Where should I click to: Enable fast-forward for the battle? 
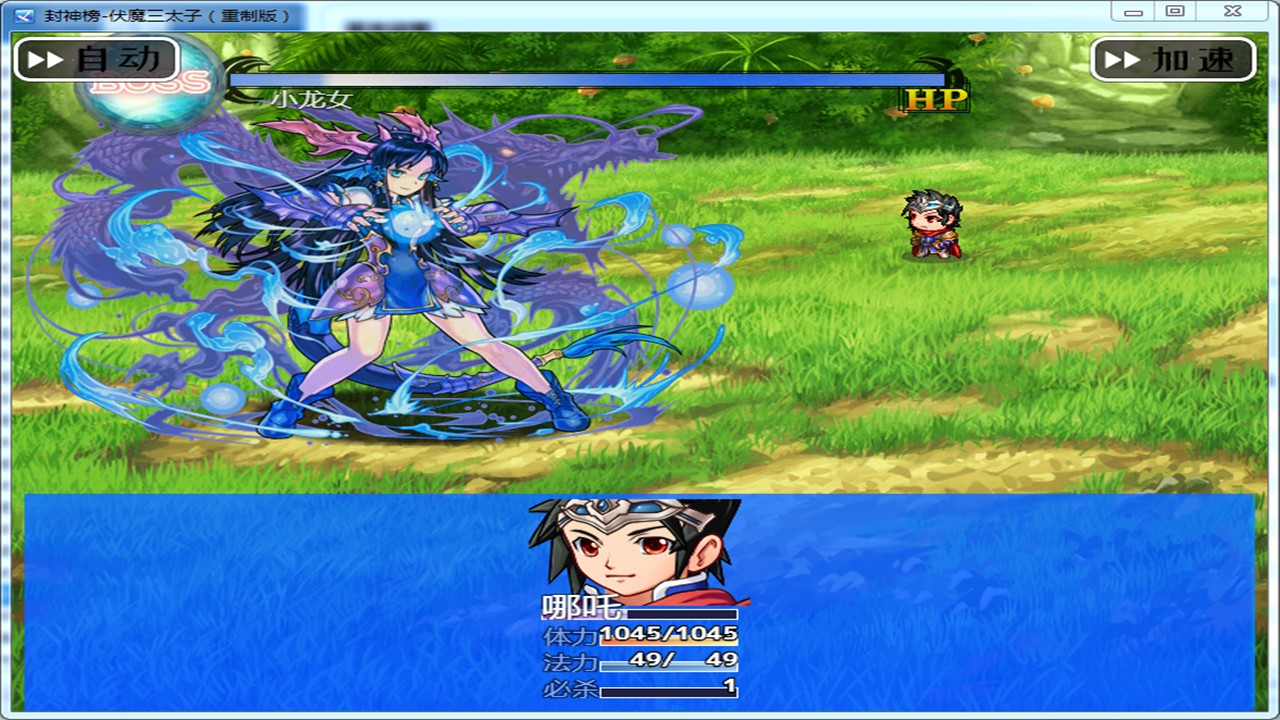1174,59
